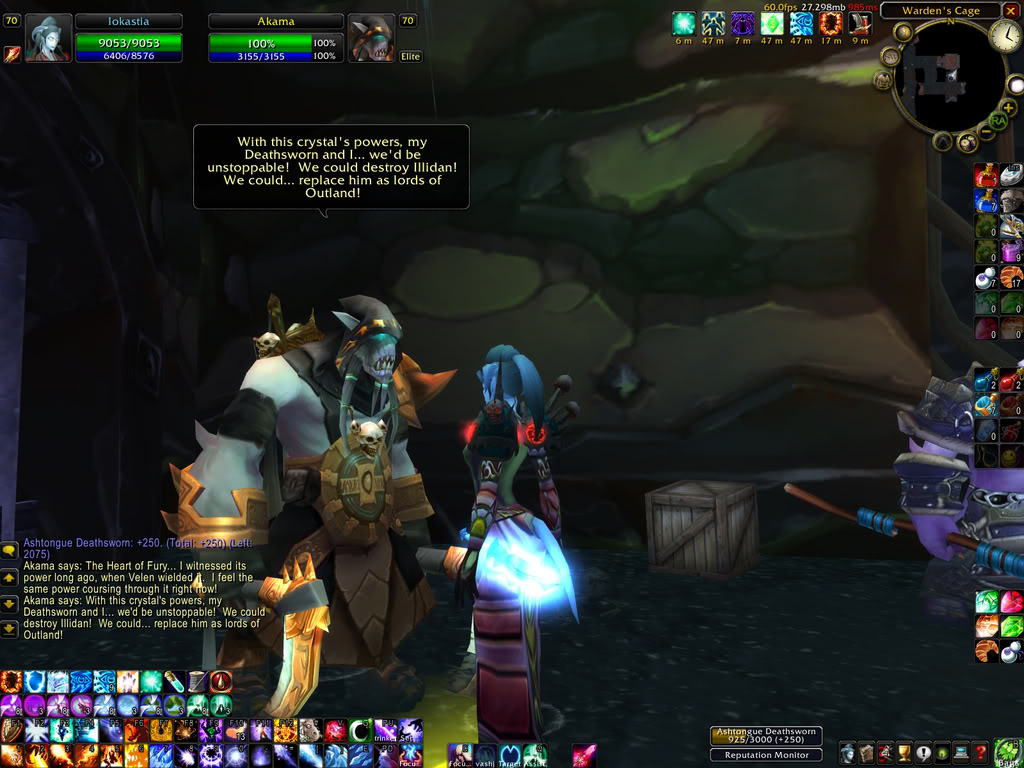Select Iokastla's player portrait

click(x=47, y=38)
